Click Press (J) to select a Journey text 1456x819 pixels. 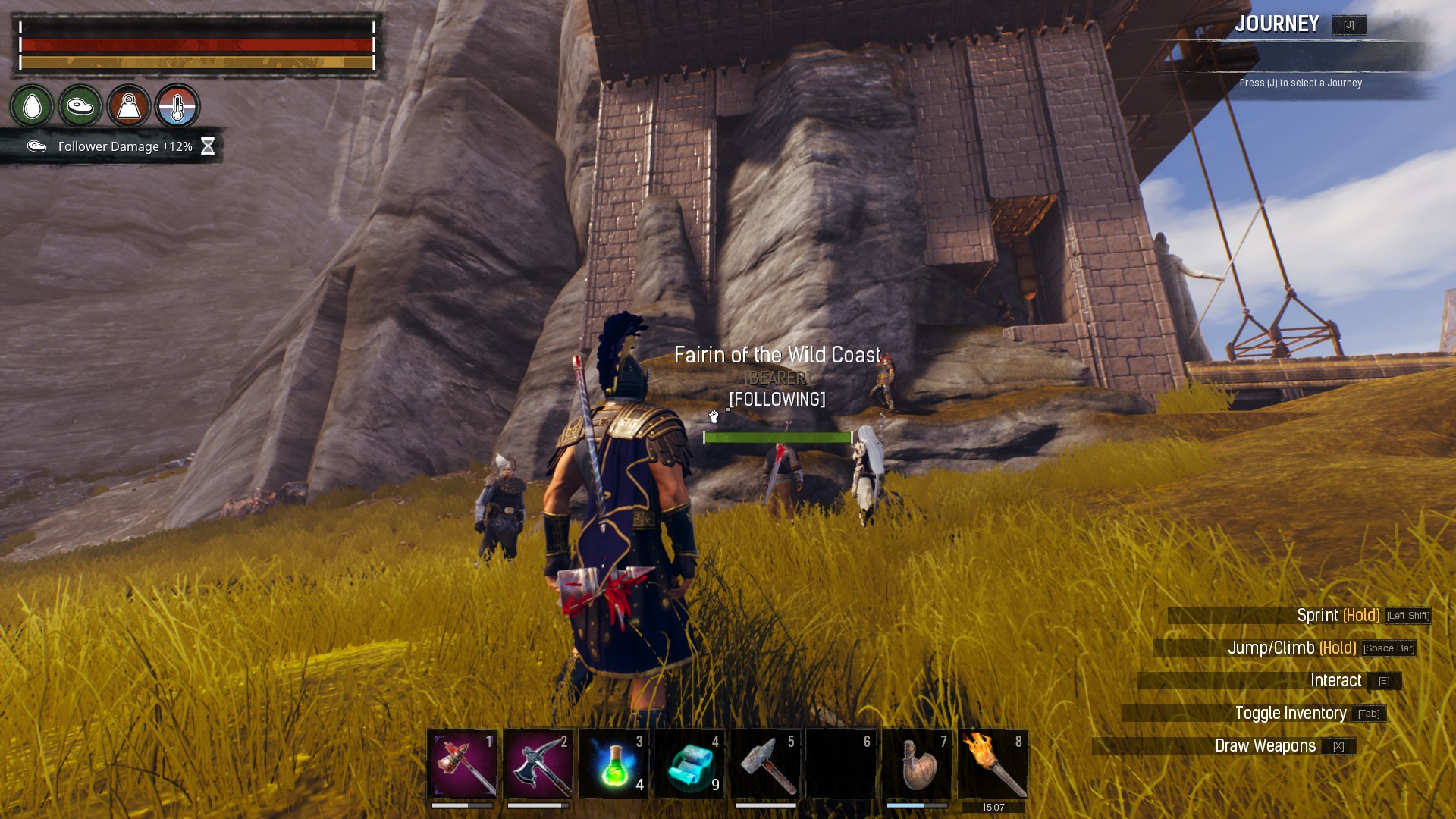(1302, 84)
